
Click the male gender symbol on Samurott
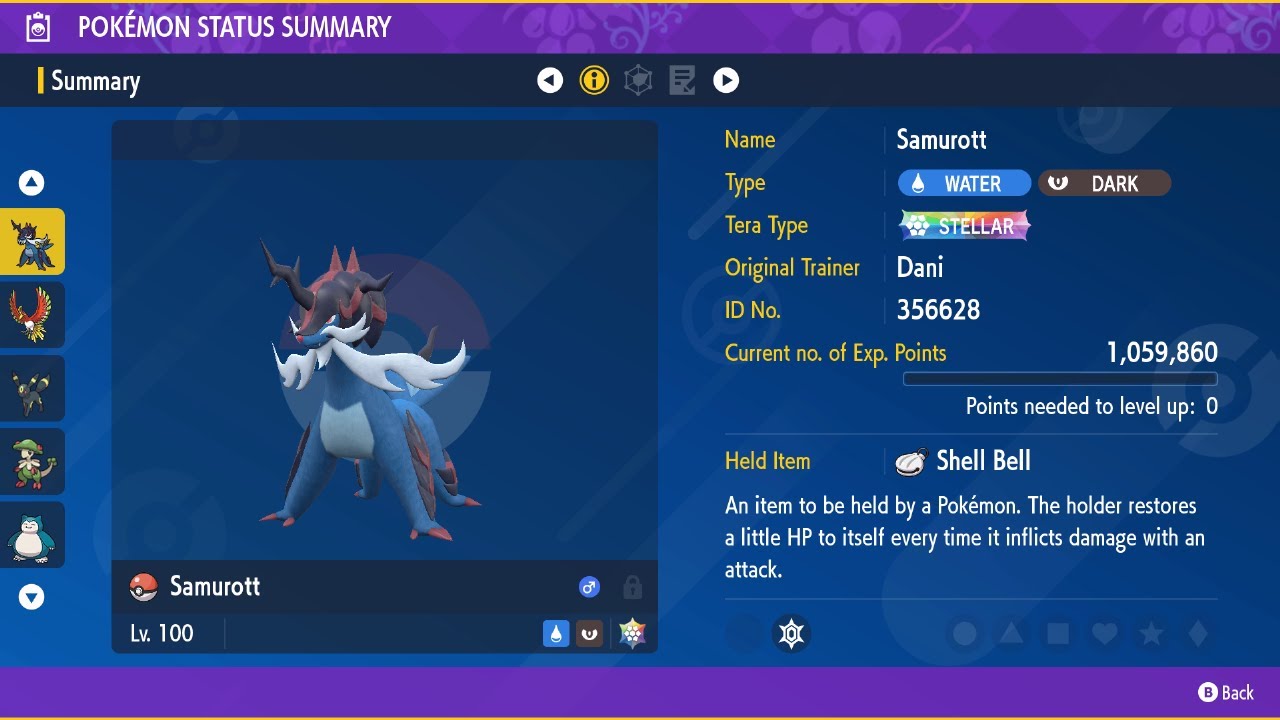coord(589,587)
